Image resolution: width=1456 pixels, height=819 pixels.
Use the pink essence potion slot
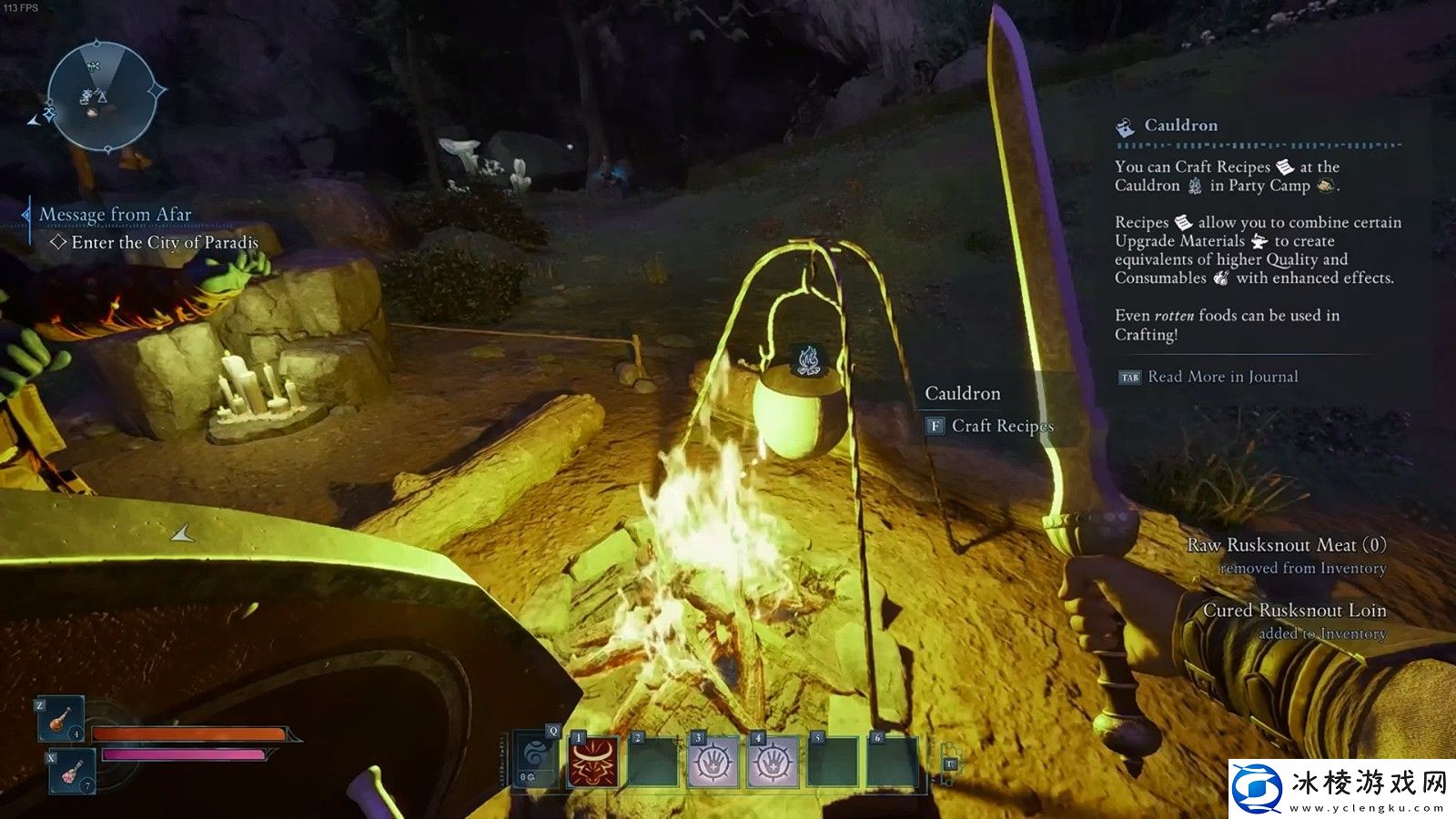tap(71, 772)
